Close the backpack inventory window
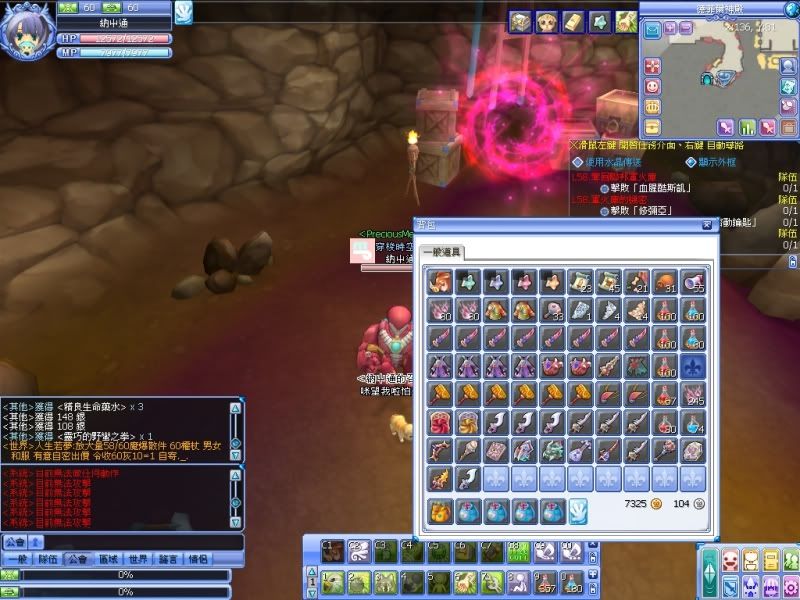 pyautogui.click(x=707, y=226)
